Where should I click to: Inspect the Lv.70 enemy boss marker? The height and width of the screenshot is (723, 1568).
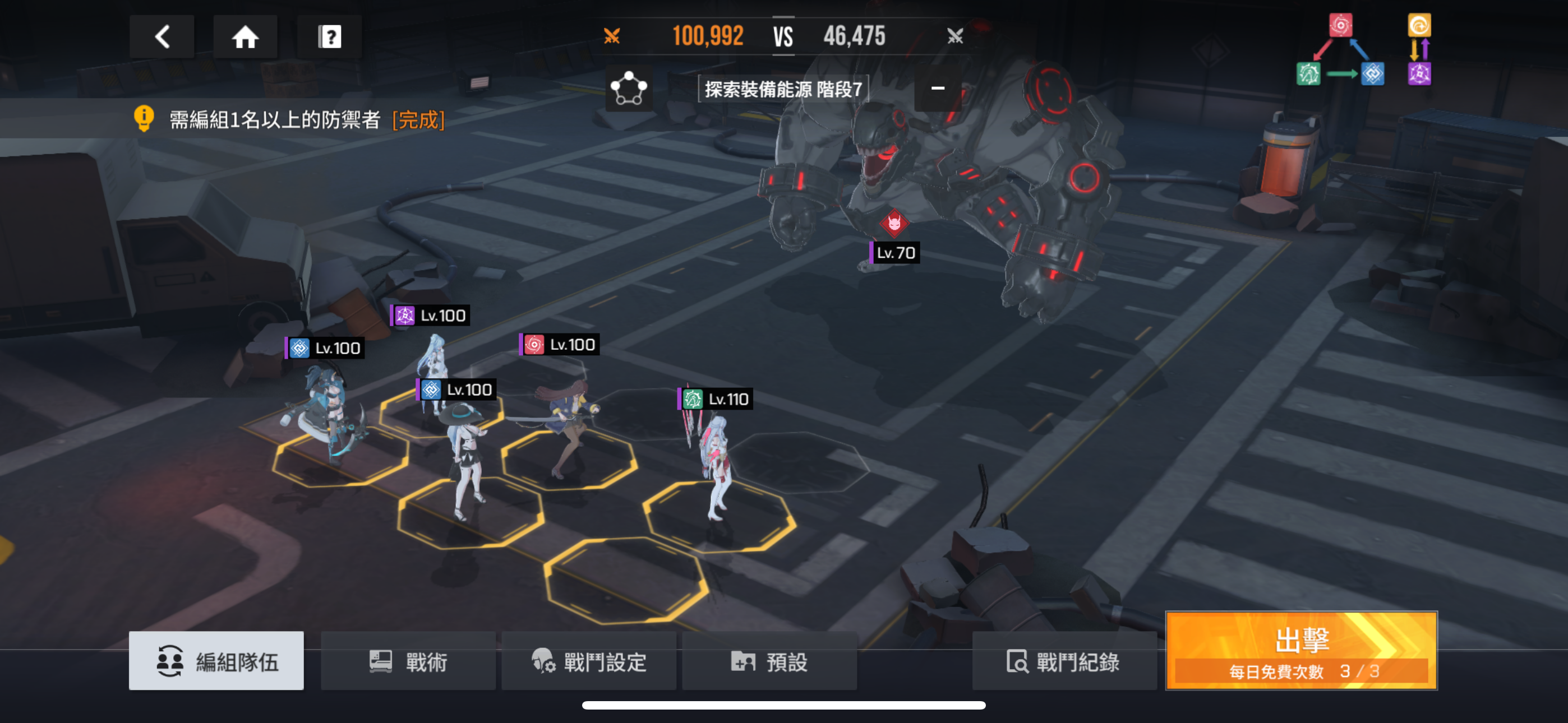[894, 224]
